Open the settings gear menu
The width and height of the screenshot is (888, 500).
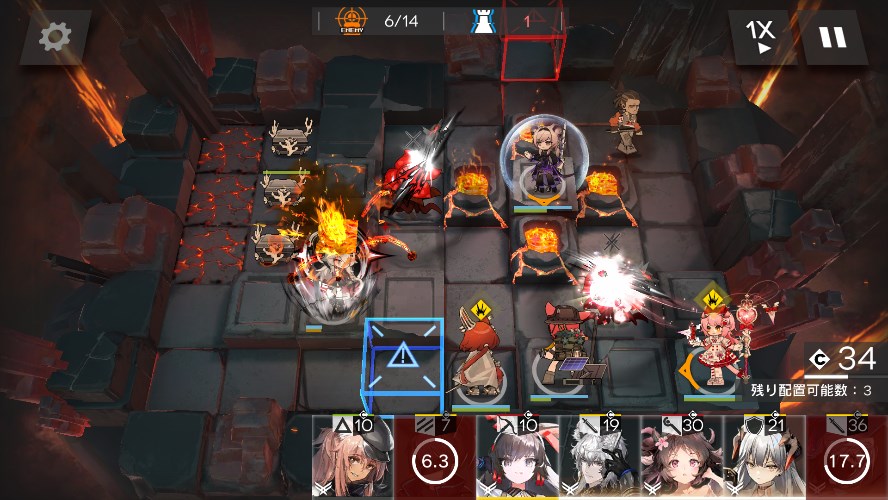[x=55, y=37]
